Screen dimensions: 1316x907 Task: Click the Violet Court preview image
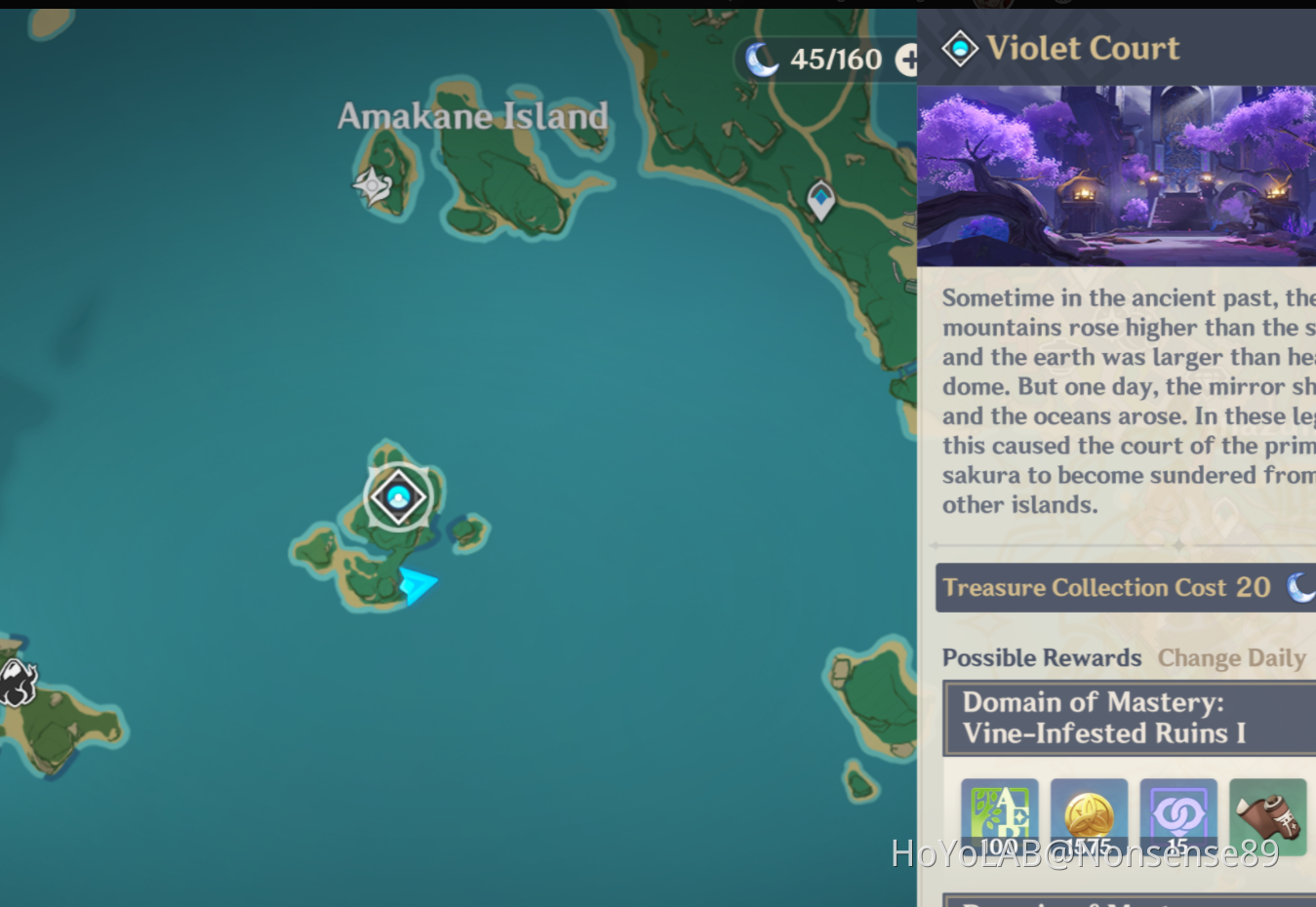click(x=1116, y=174)
